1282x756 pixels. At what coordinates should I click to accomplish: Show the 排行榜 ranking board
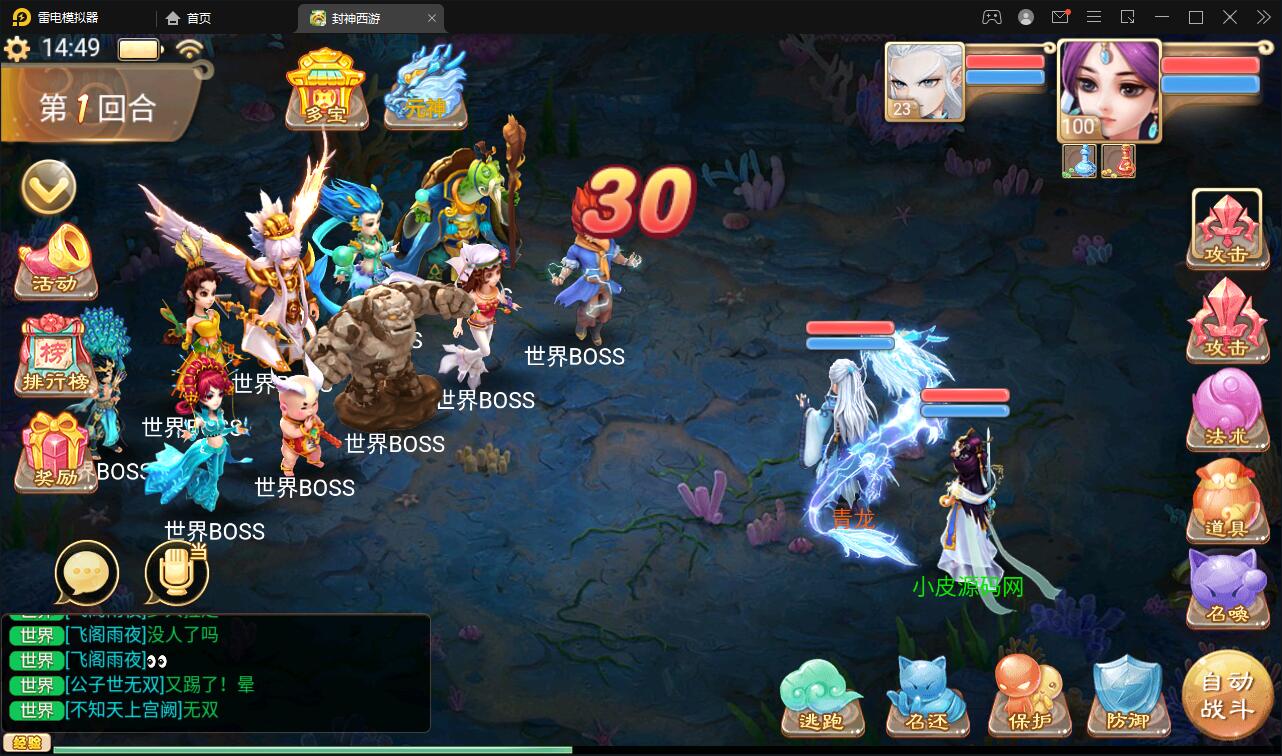[56, 356]
